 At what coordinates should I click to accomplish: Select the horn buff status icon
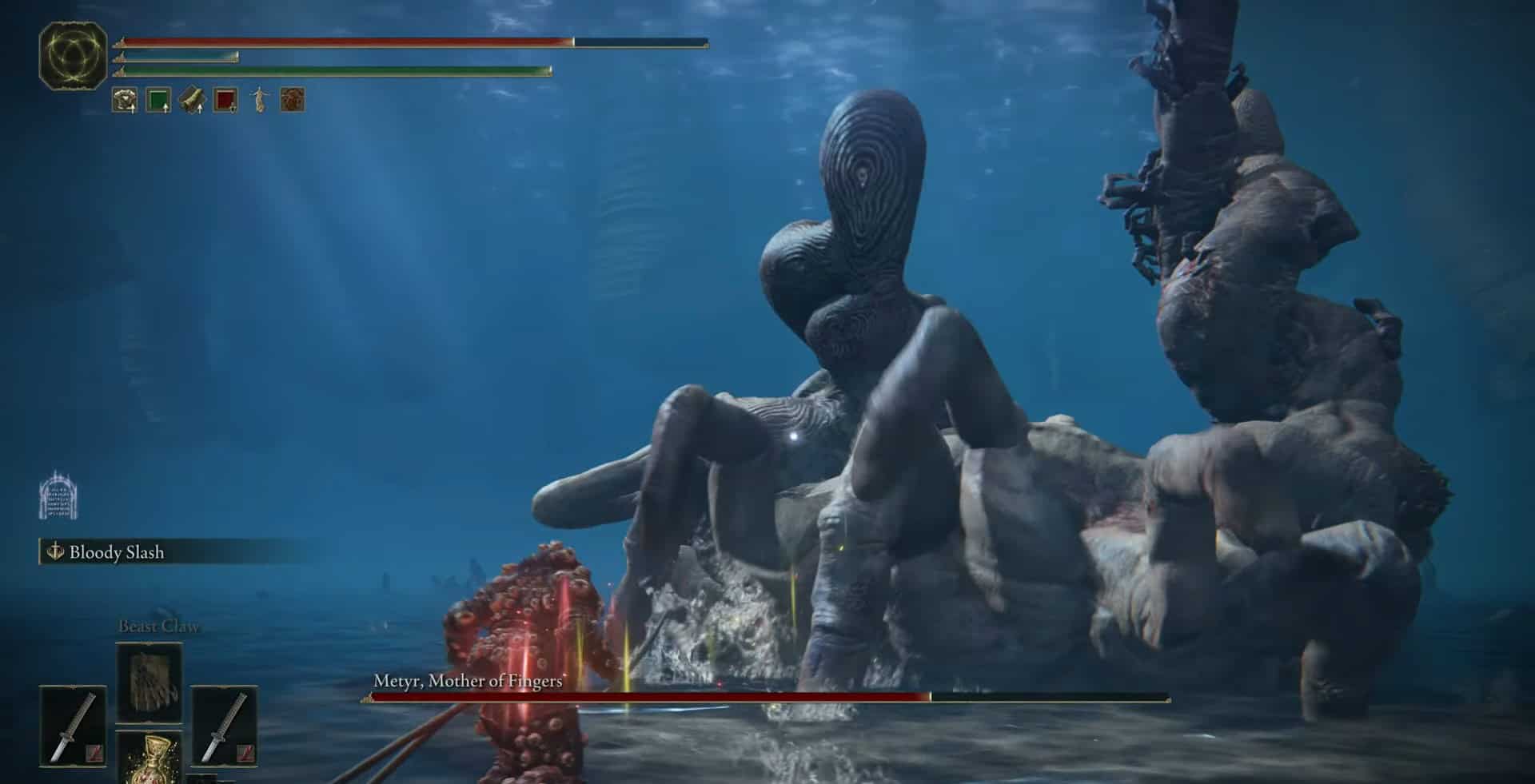pos(192,101)
